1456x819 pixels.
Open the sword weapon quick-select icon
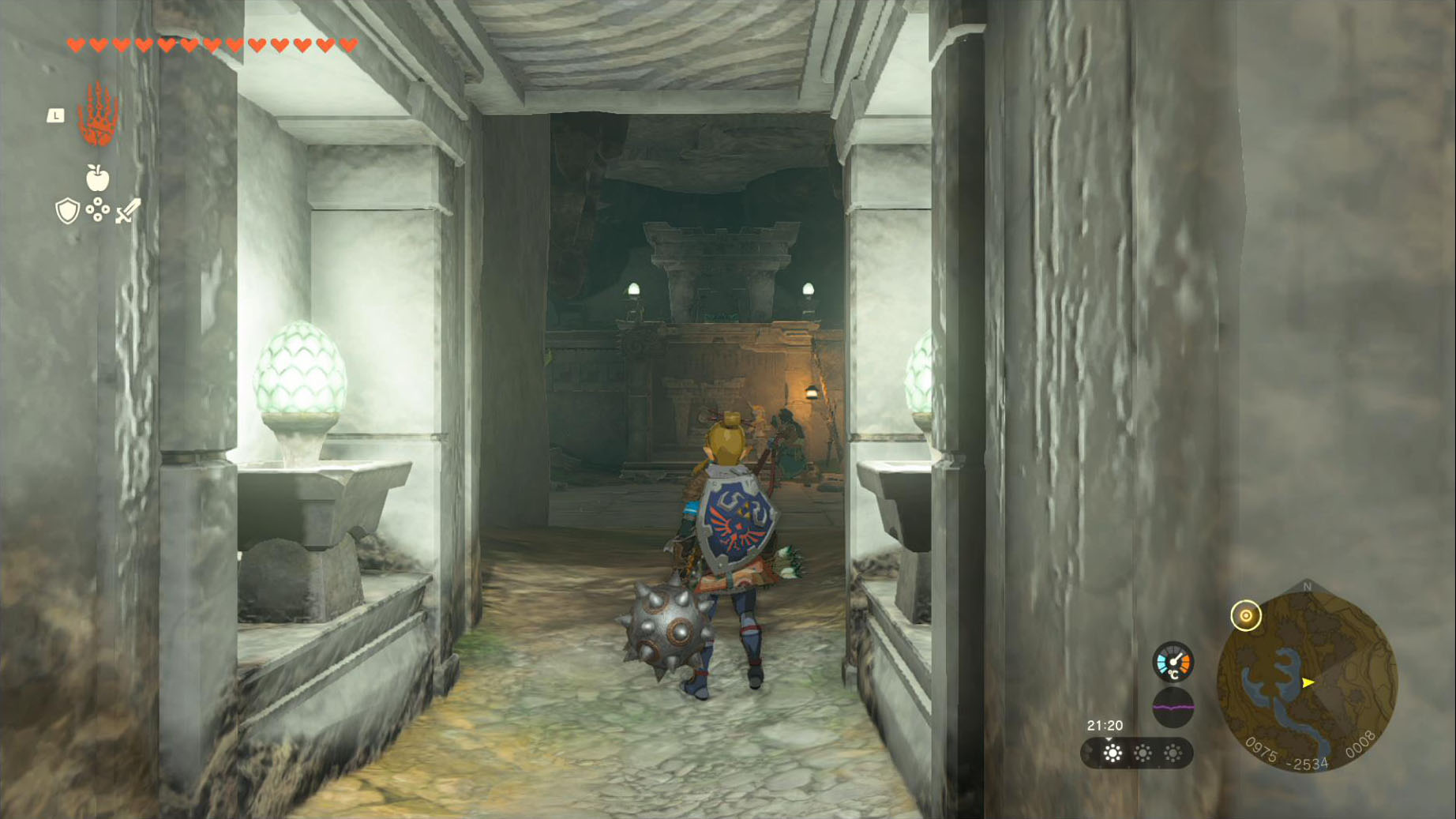pyautogui.click(x=128, y=211)
